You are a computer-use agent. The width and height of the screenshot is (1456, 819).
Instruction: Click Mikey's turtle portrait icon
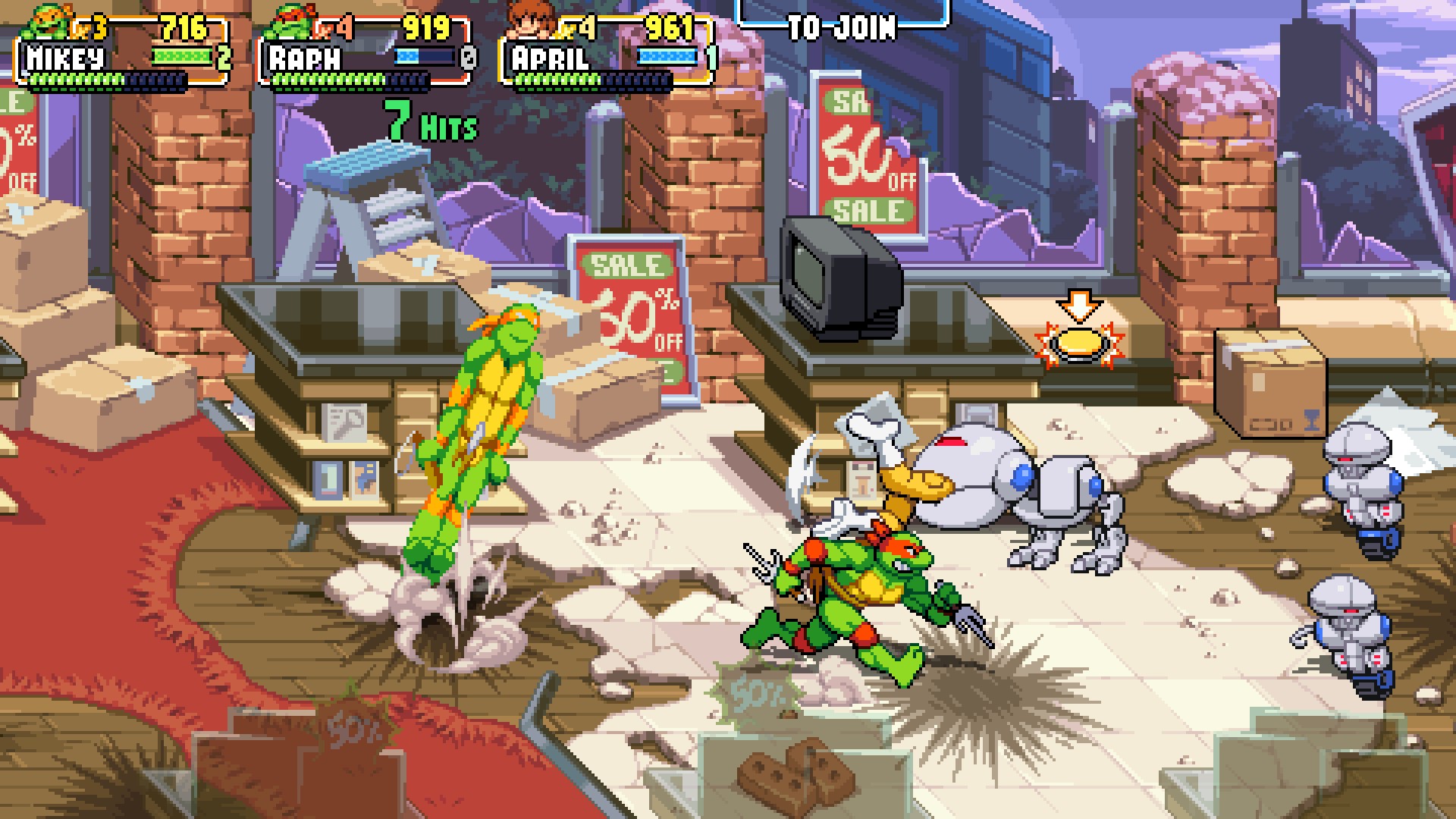tap(49, 21)
